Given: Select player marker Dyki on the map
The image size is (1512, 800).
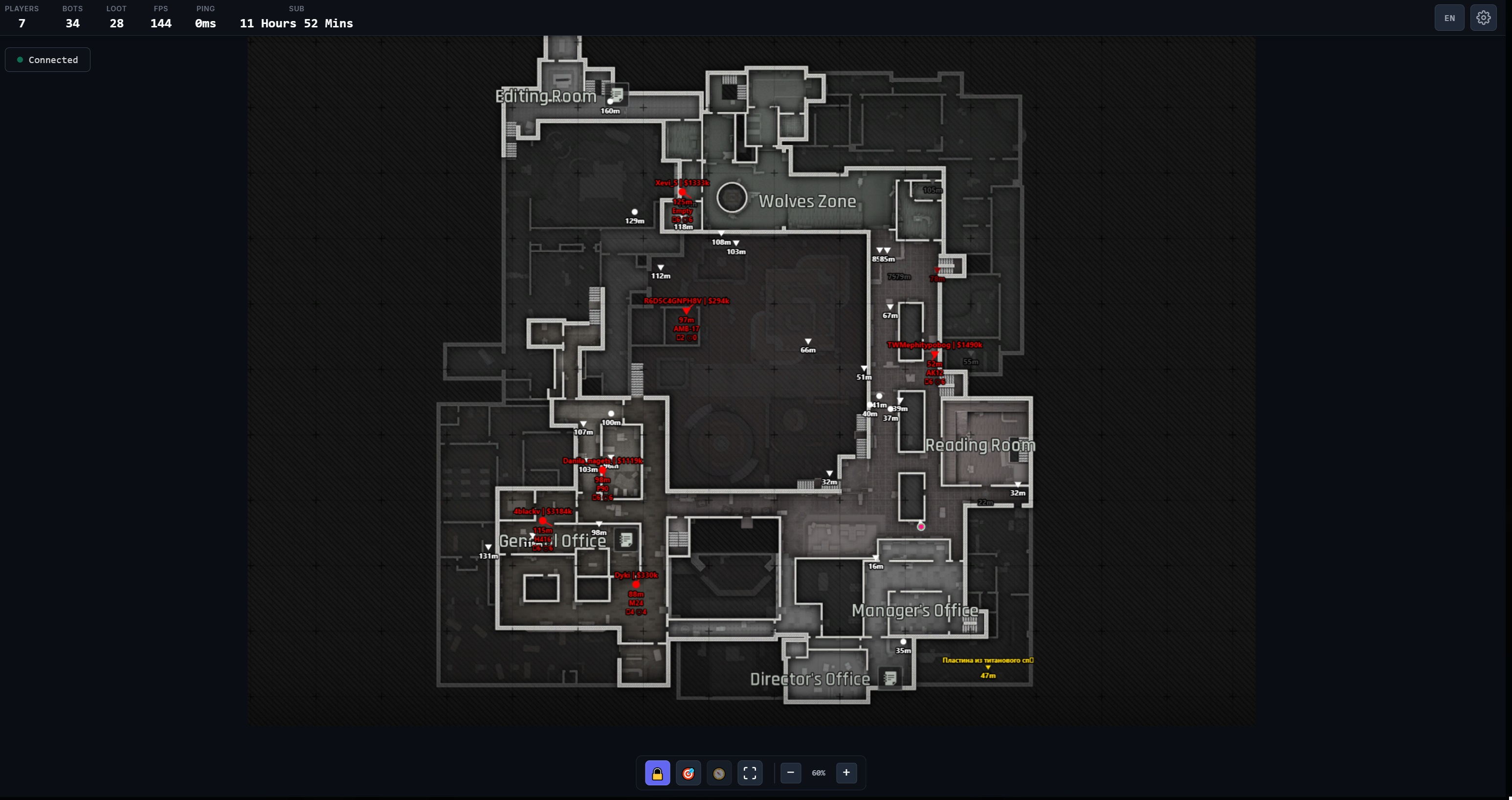Looking at the screenshot, I should coord(636,584).
